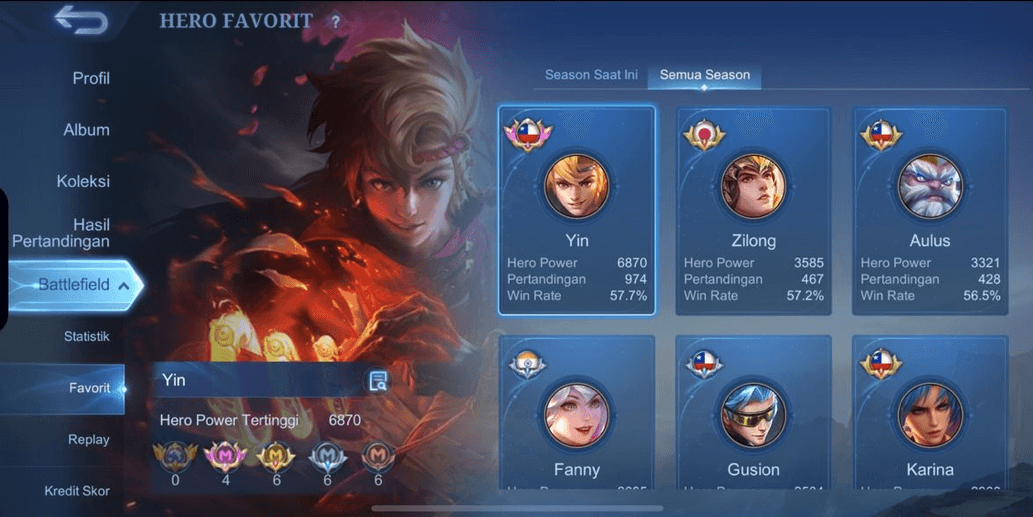Select the Yin hero card

click(577, 210)
